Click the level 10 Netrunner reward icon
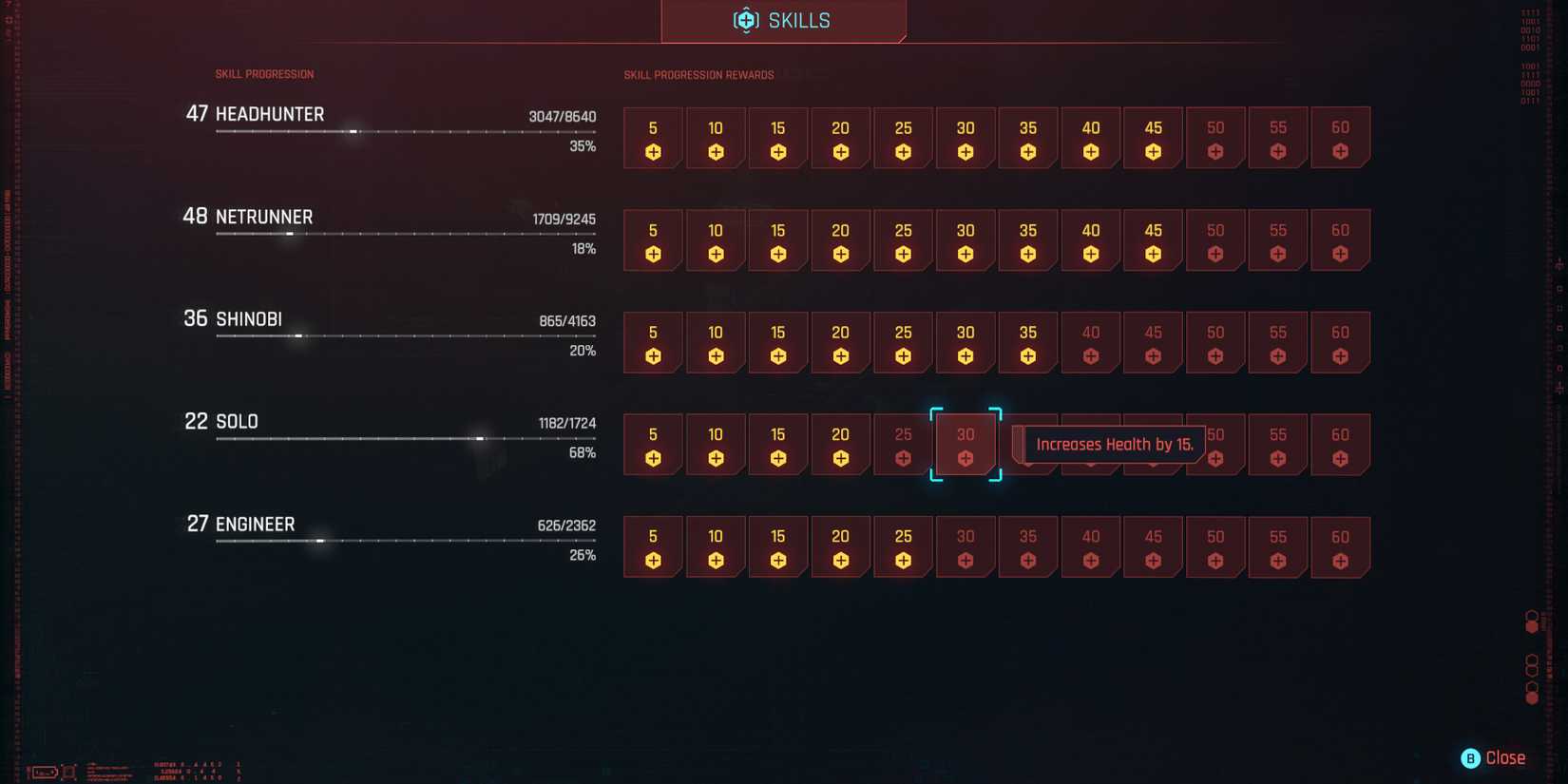 (716, 240)
